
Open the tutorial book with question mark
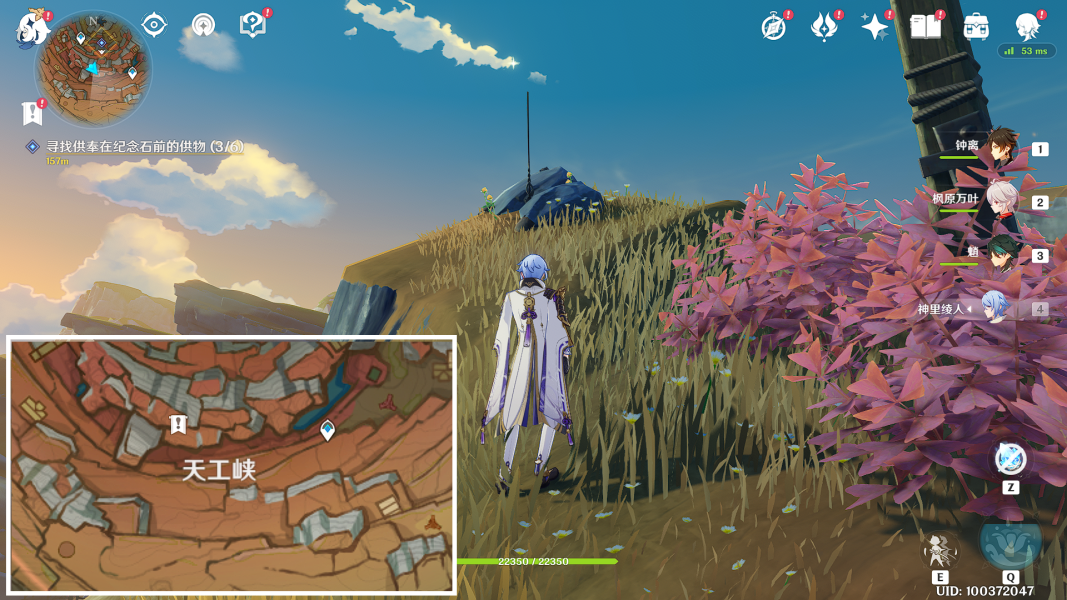pyautogui.click(x=253, y=25)
